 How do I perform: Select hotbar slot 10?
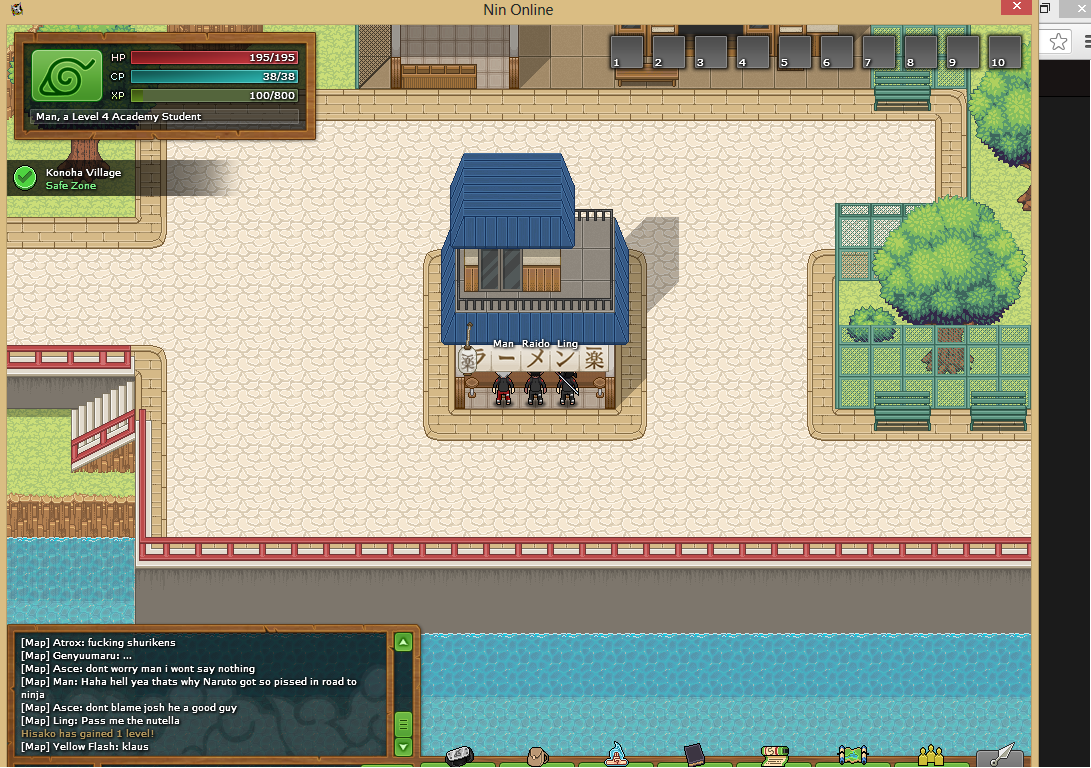coord(1004,51)
